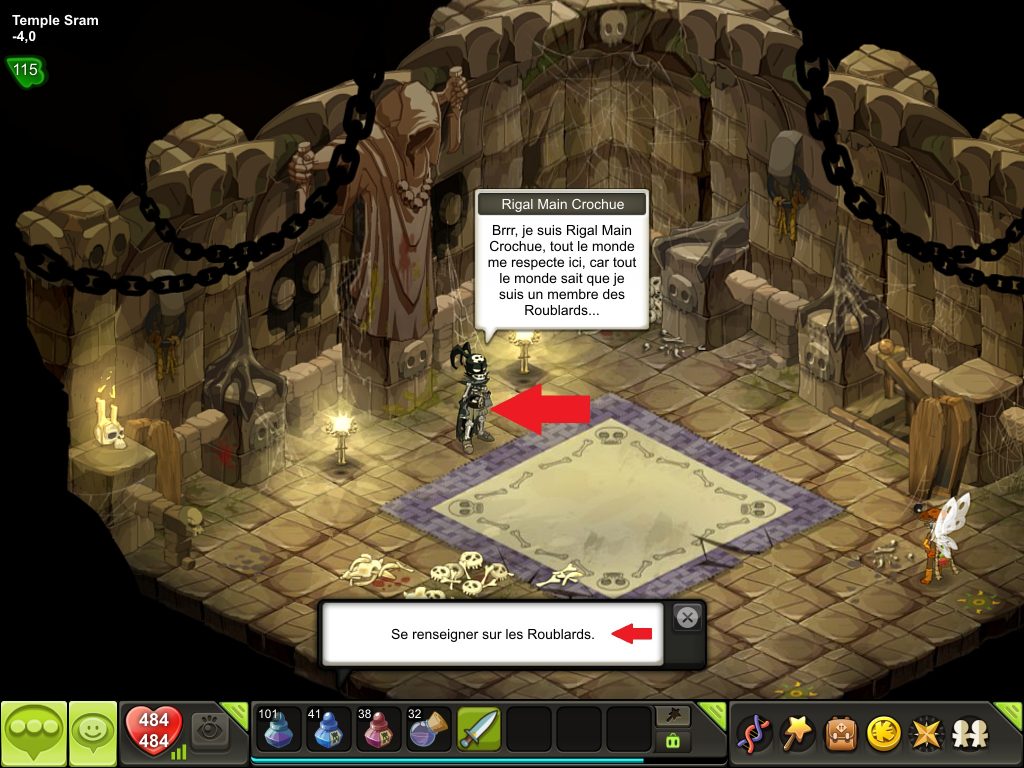Use the pink potion stack of 38
Screen dimensions: 1024x768
(379, 730)
